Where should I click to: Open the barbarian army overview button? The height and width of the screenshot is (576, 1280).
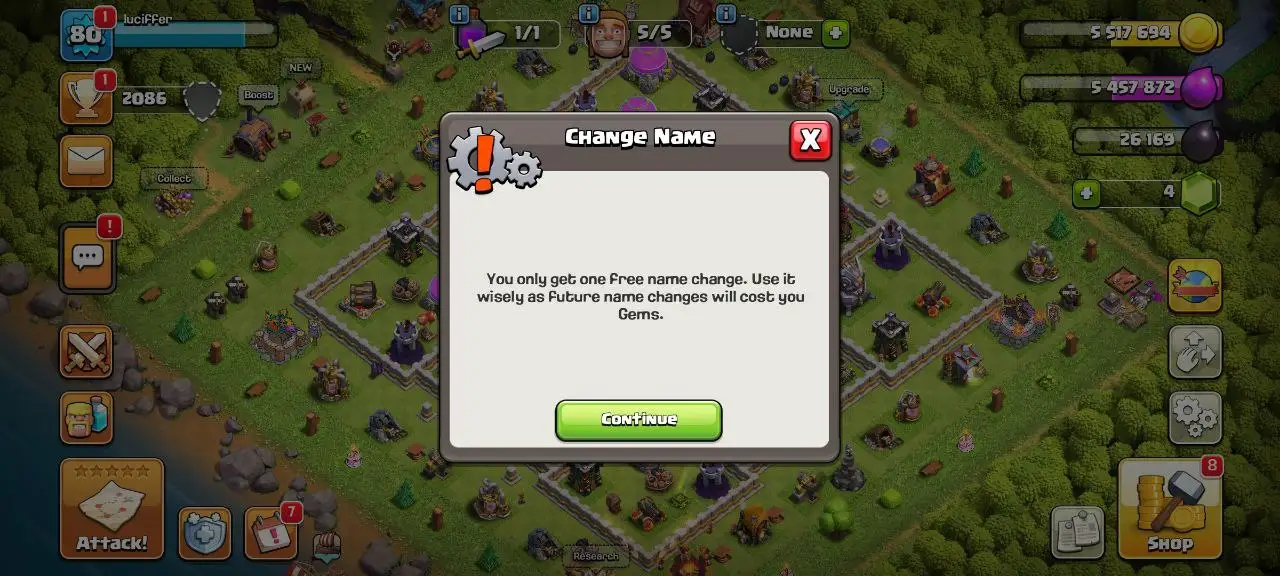86,418
